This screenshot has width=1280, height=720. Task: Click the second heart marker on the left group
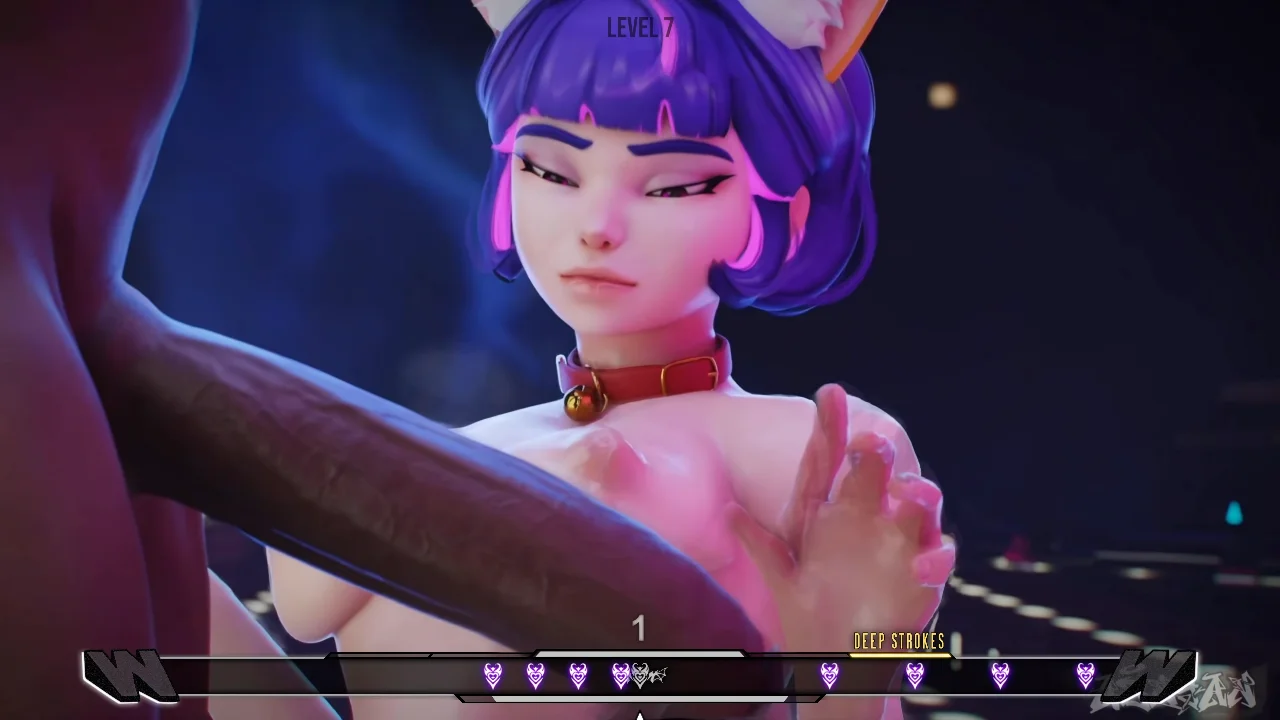[534, 675]
